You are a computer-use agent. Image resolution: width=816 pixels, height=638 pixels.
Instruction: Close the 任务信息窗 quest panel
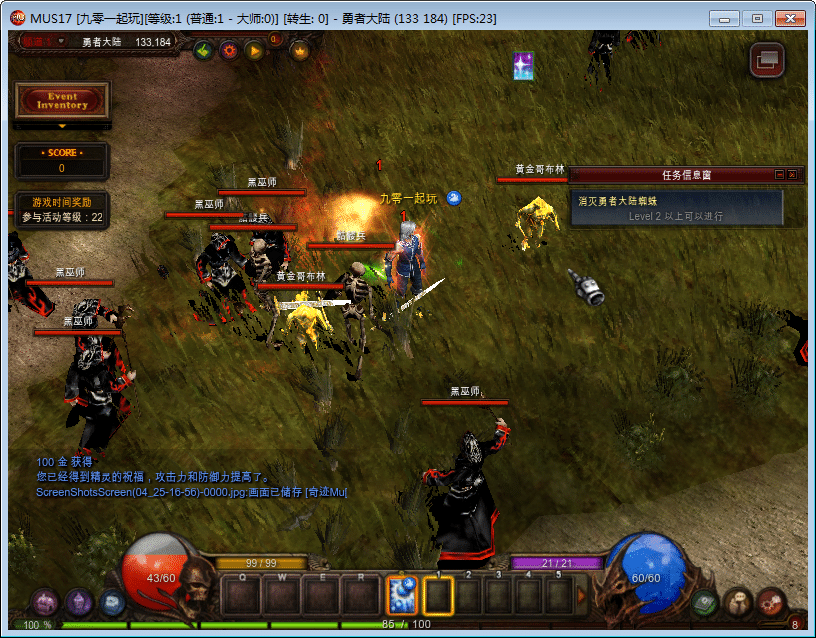tap(792, 175)
